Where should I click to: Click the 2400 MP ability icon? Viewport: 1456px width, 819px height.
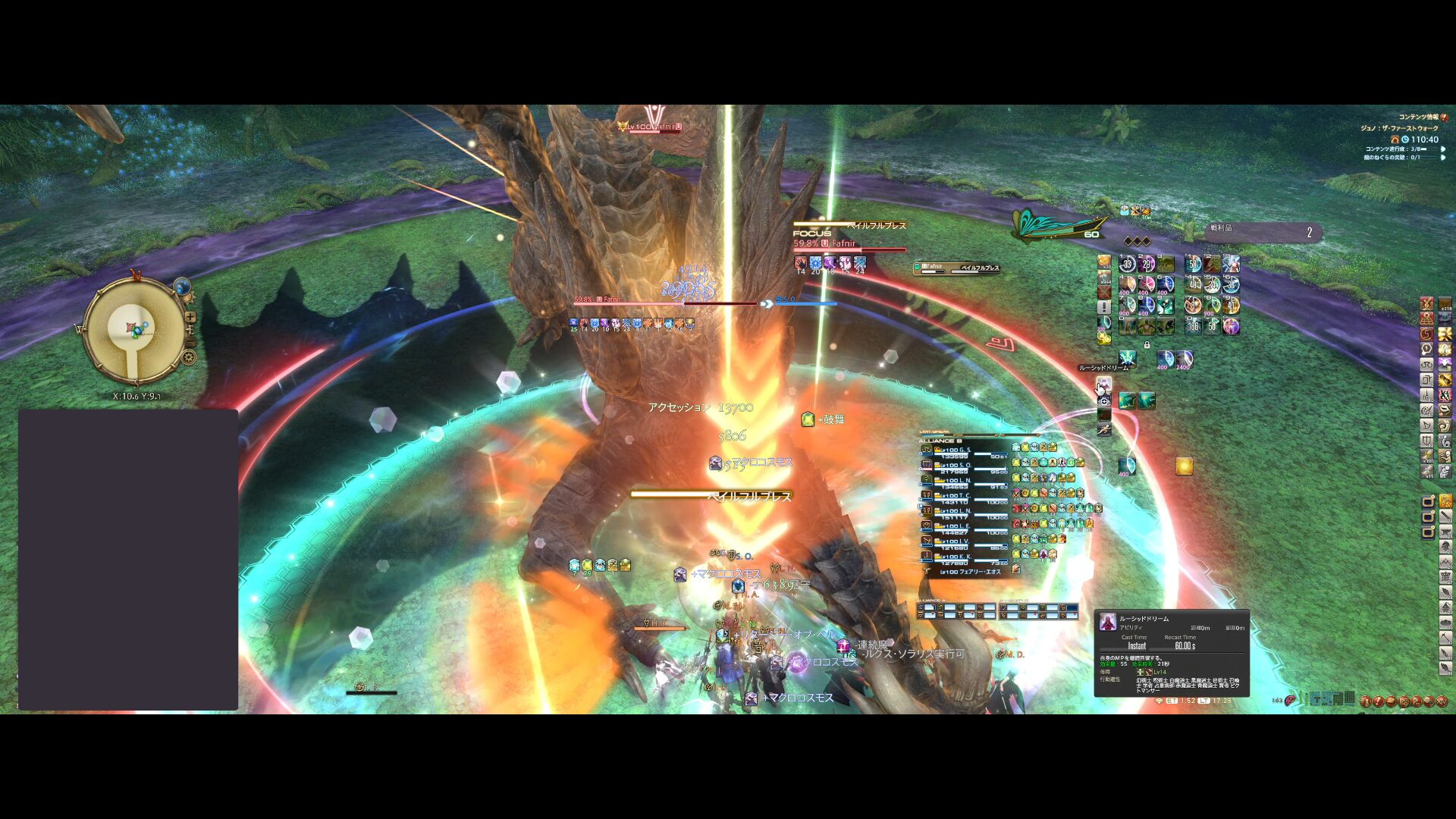click(x=1185, y=358)
